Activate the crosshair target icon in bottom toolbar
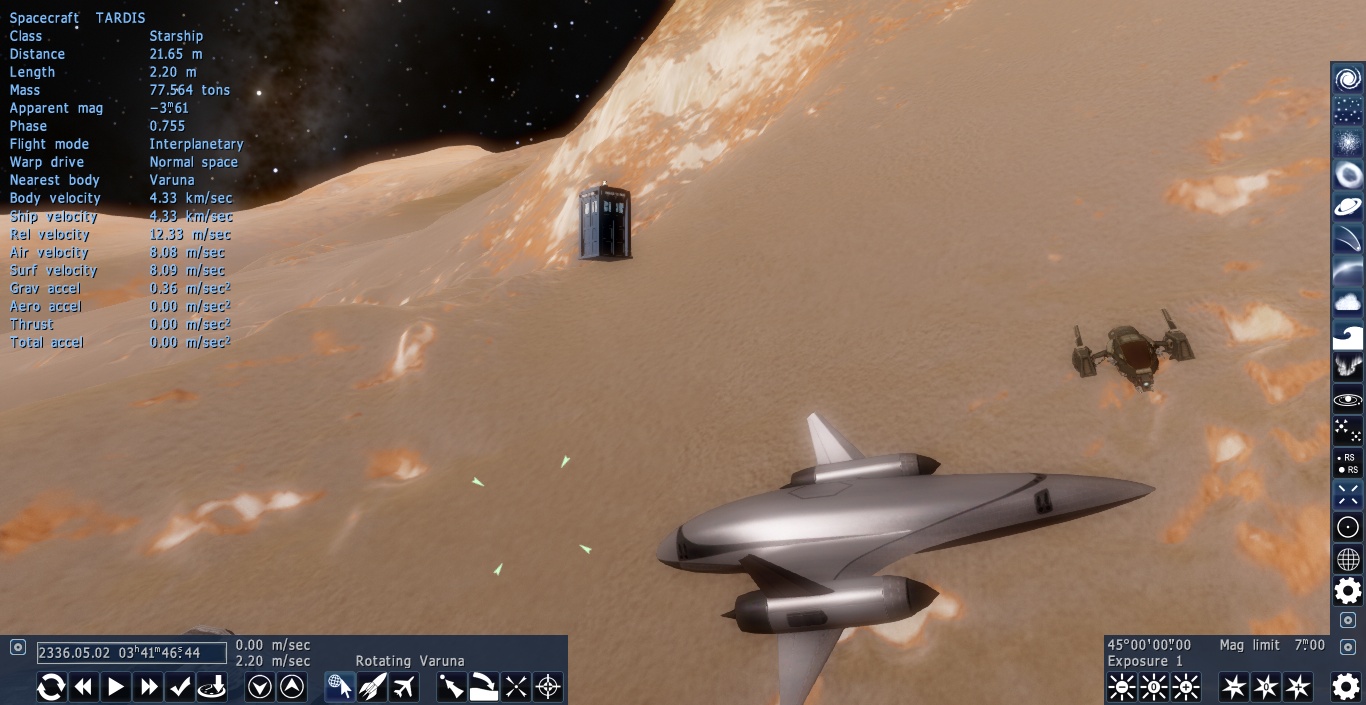This screenshot has height=705, width=1366. click(x=548, y=687)
